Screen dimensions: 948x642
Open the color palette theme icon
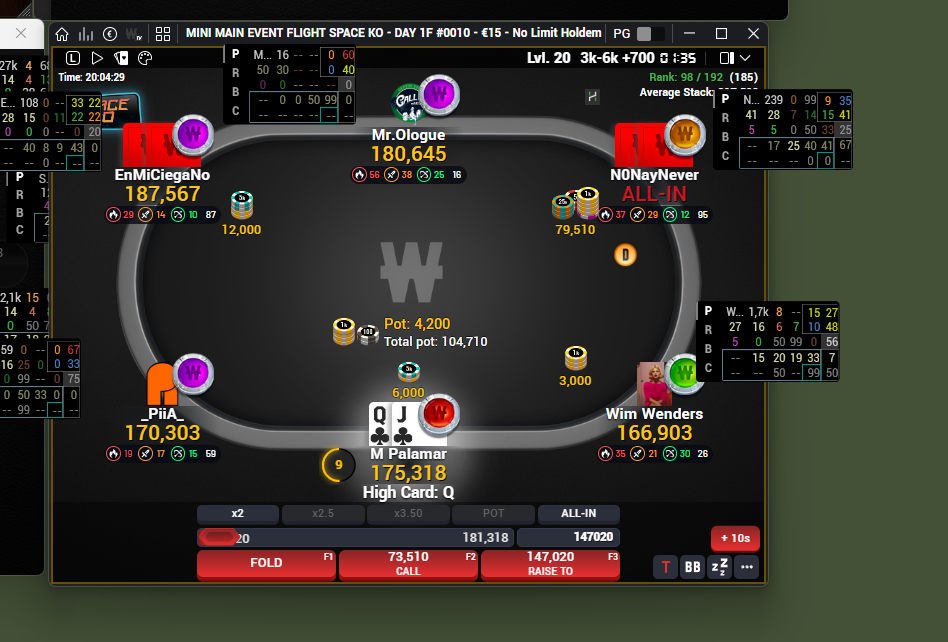point(145,58)
